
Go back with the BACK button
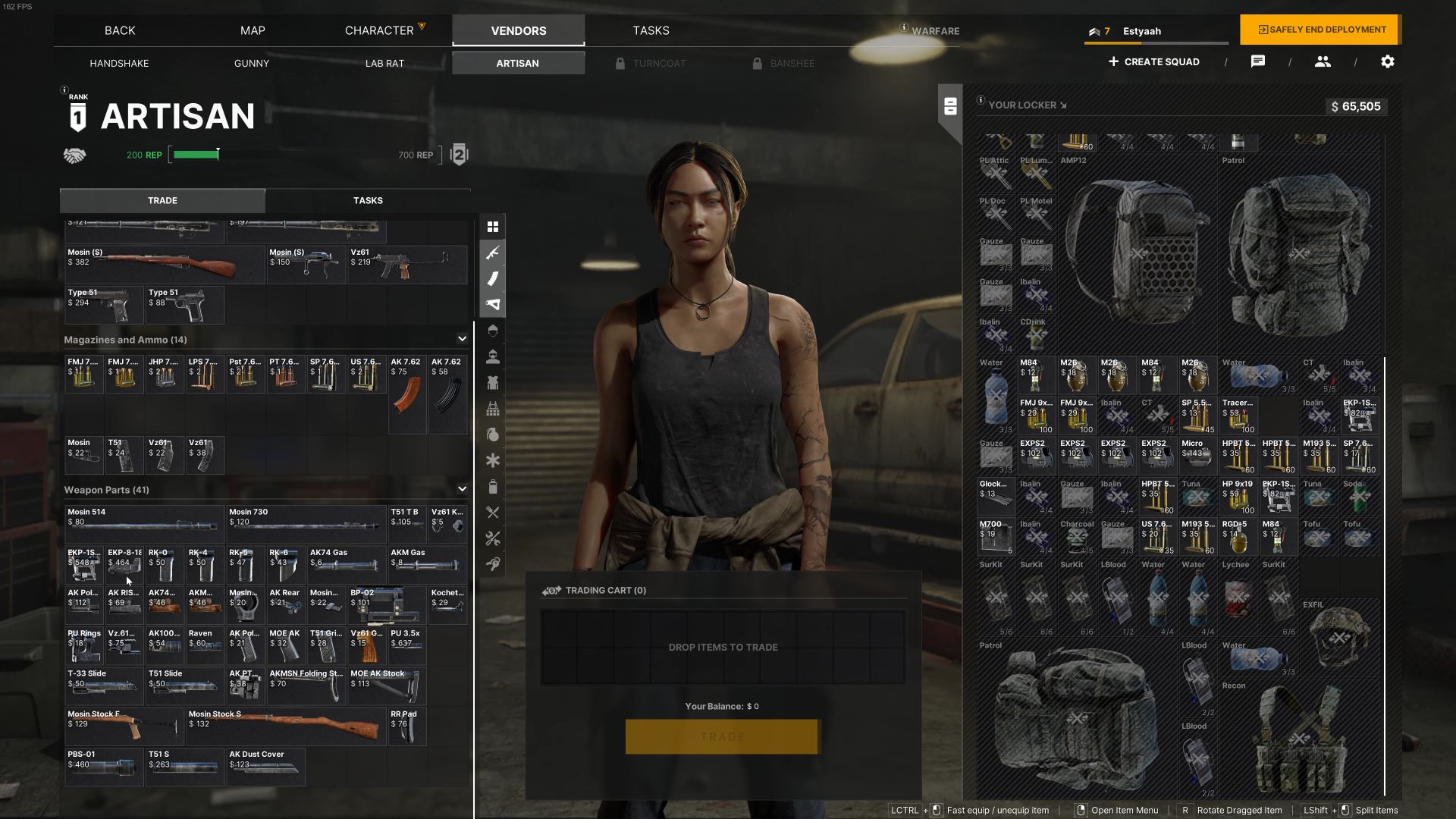(x=120, y=30)
